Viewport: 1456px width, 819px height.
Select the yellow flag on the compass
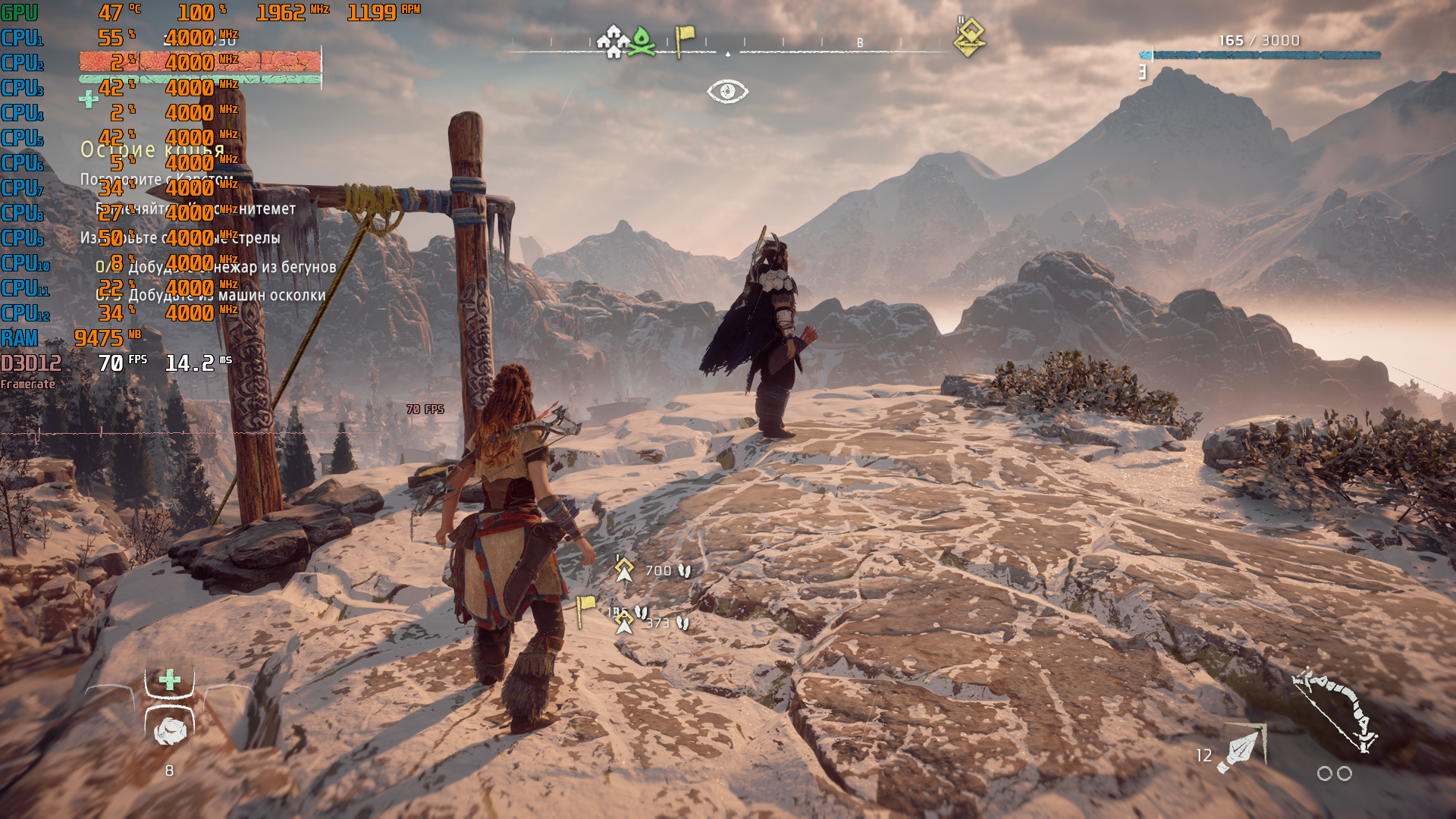pyautogui.click(x=684, y=39)
